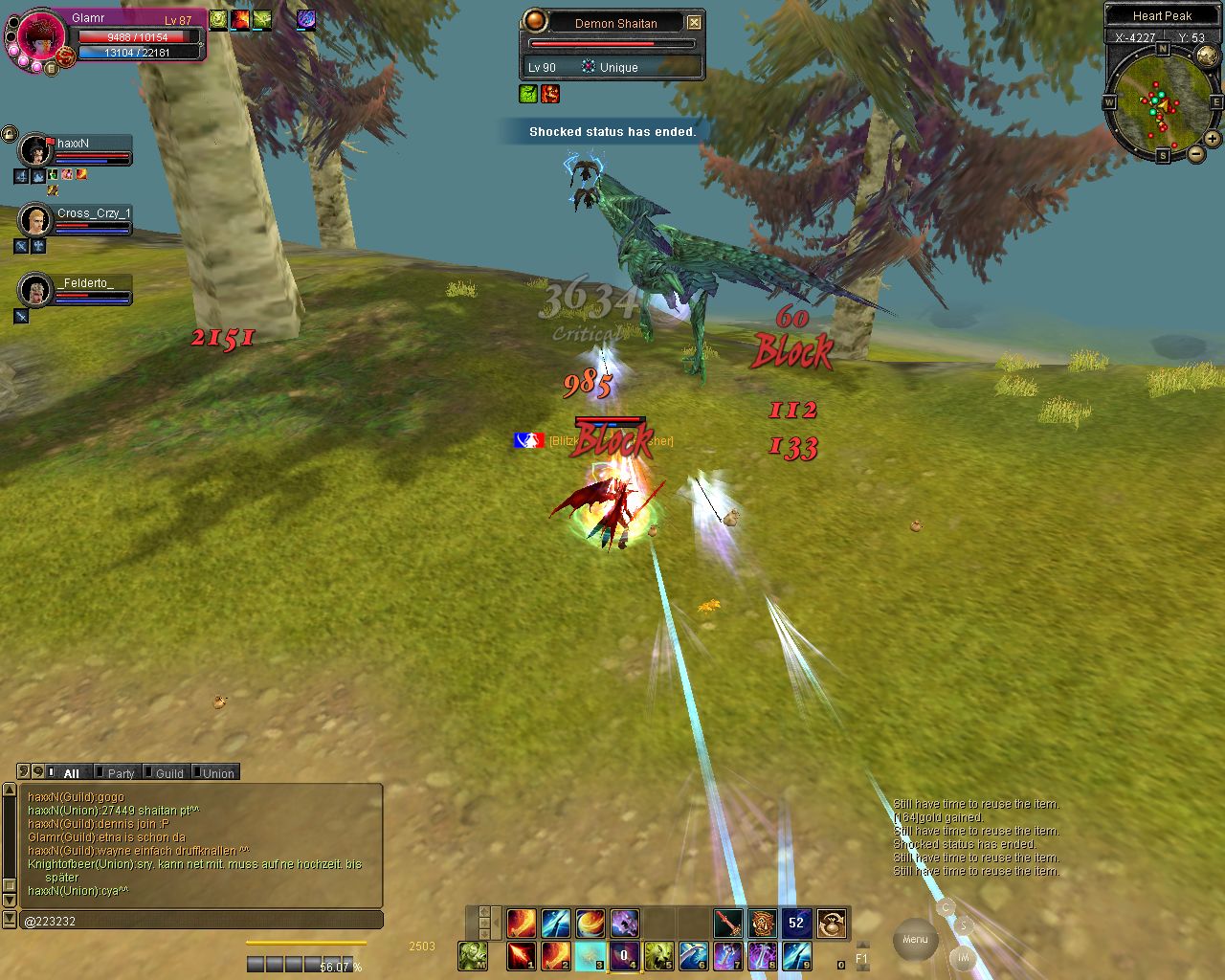Image resolution: width=1225 pixels, height=980 pixels.
Task: Switch to the Party chat tab
Action: click(120, 773)
